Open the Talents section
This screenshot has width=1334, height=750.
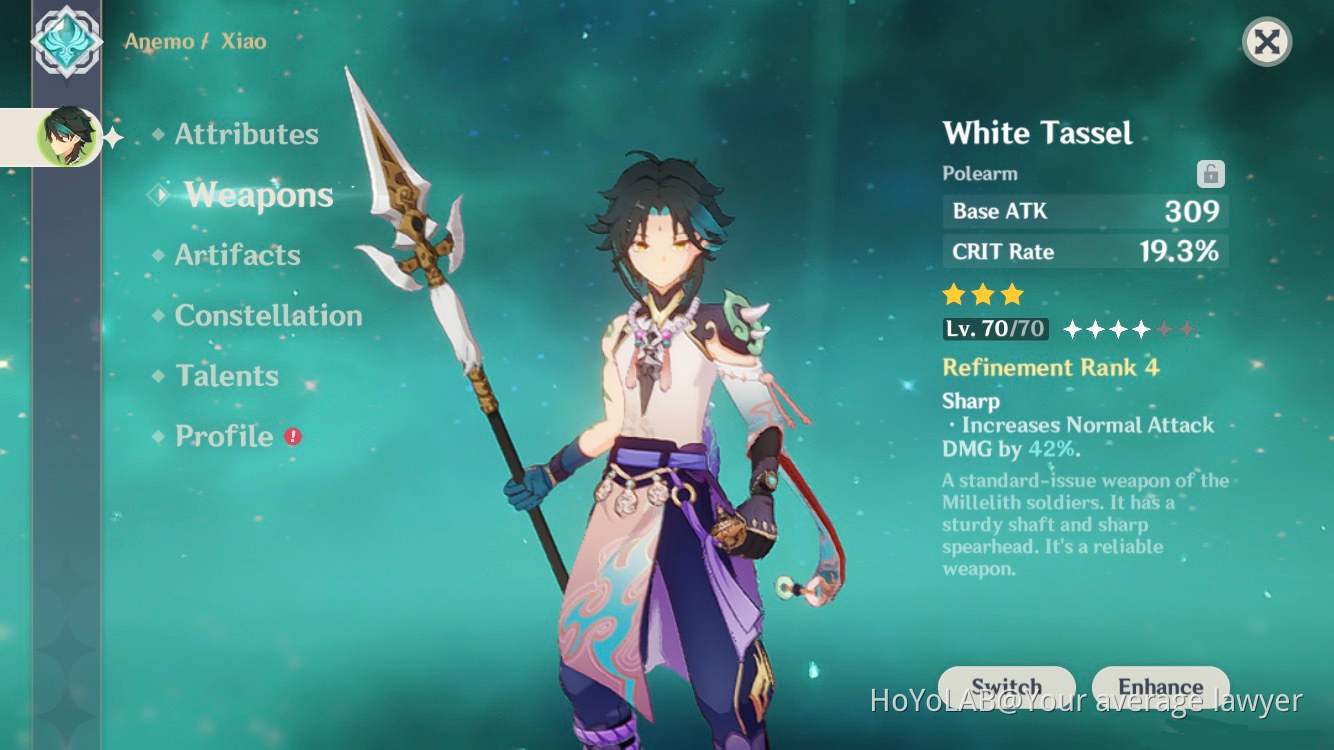click(x=226, y=376)
